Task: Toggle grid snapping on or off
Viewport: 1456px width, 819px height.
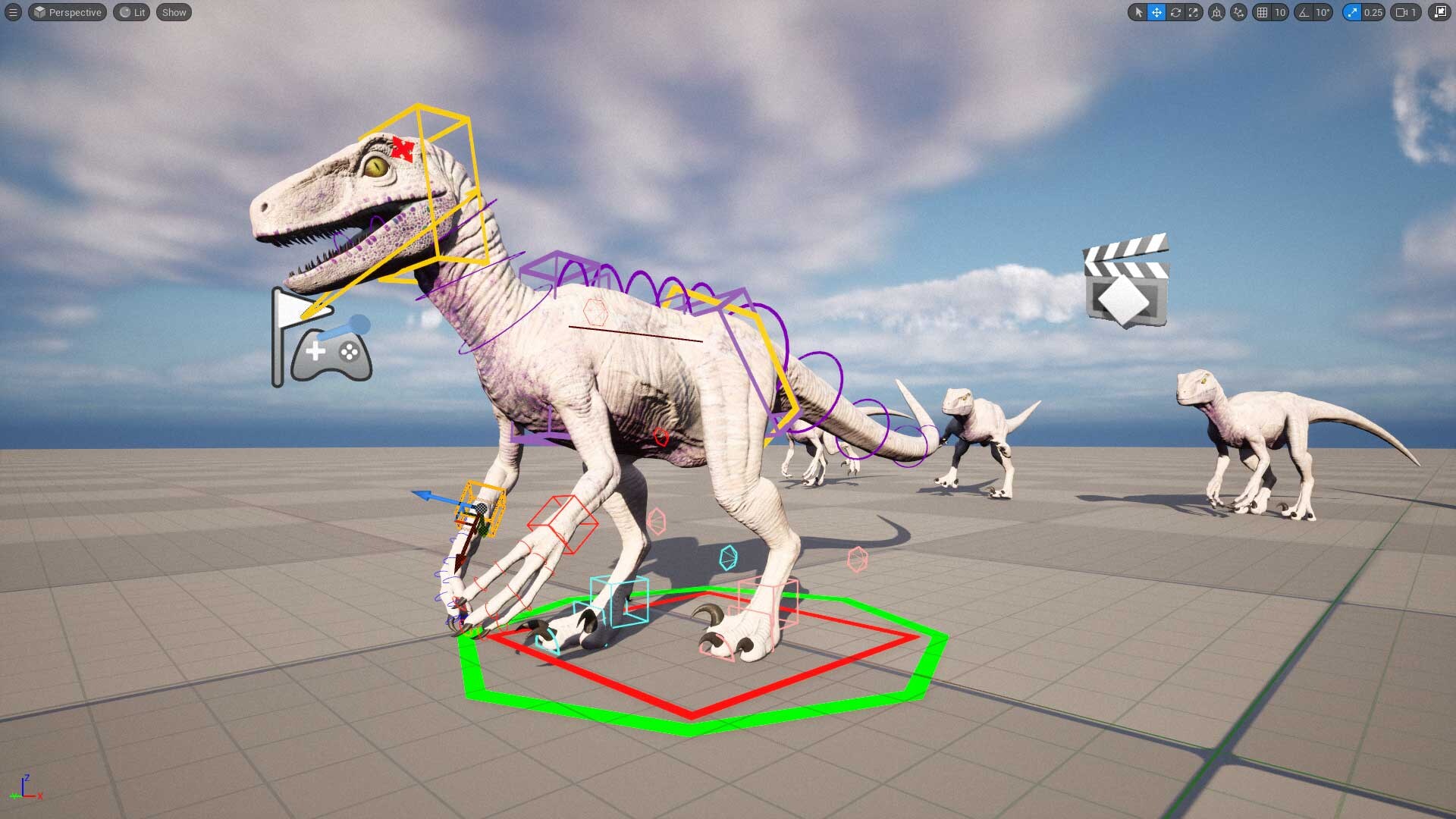Action: (x=1263, y=12)
